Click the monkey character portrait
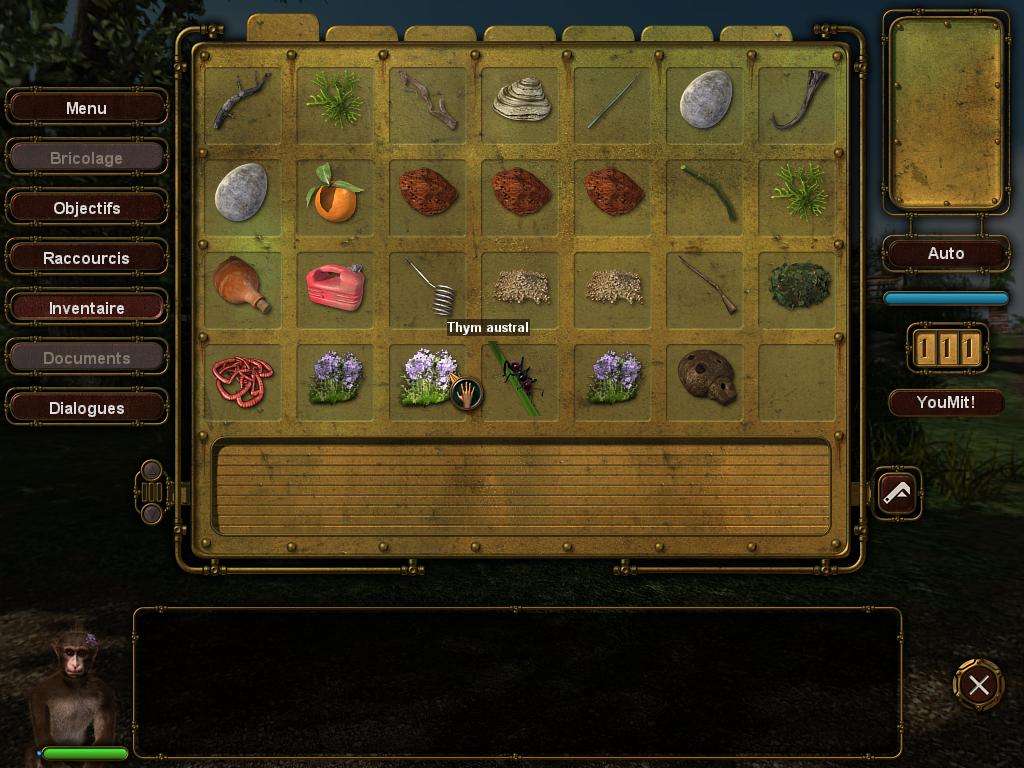 click(x=72, y=685)
